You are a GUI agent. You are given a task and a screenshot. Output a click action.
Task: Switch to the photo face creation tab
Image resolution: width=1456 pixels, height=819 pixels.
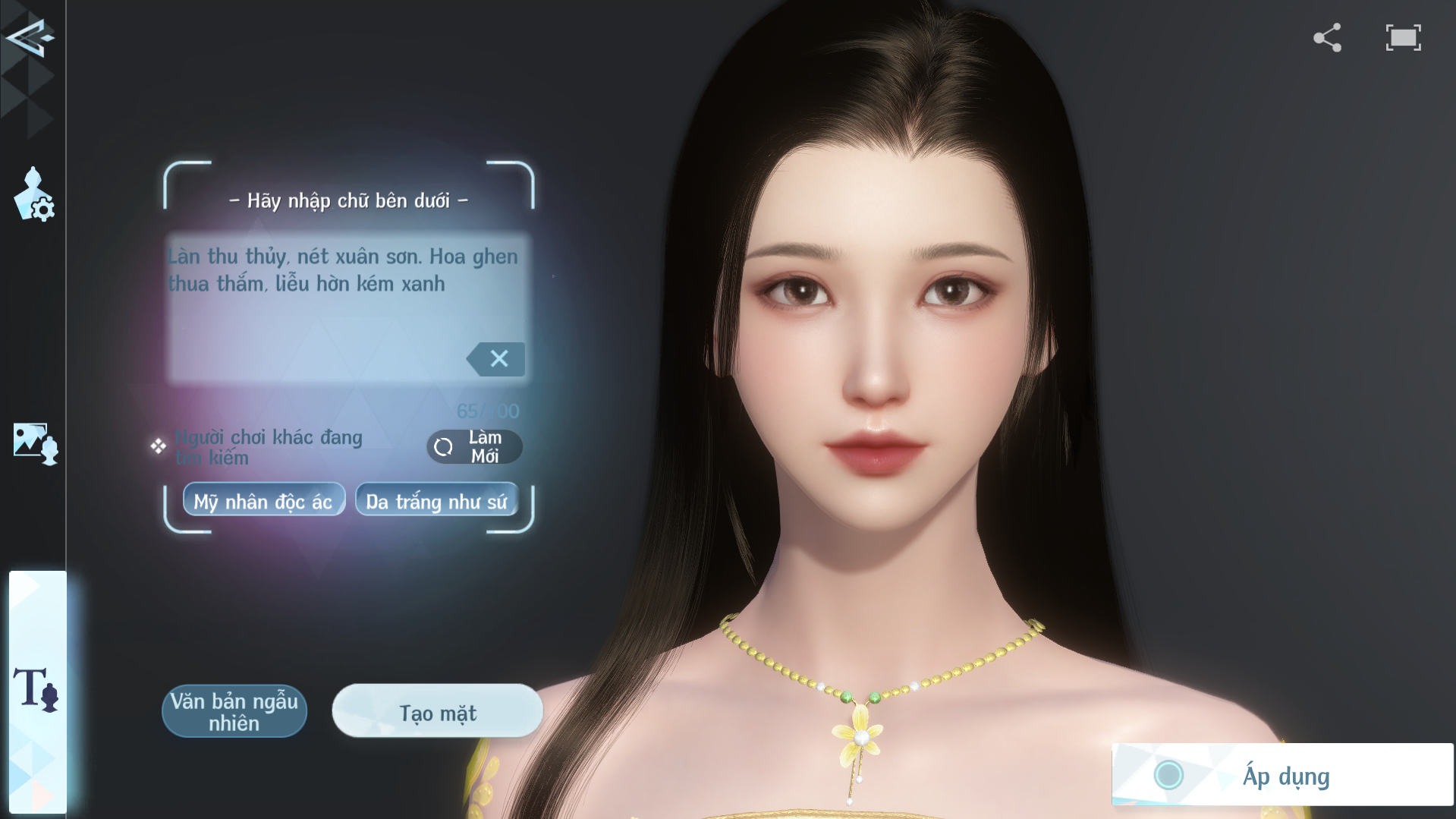[x=35, y=443]
